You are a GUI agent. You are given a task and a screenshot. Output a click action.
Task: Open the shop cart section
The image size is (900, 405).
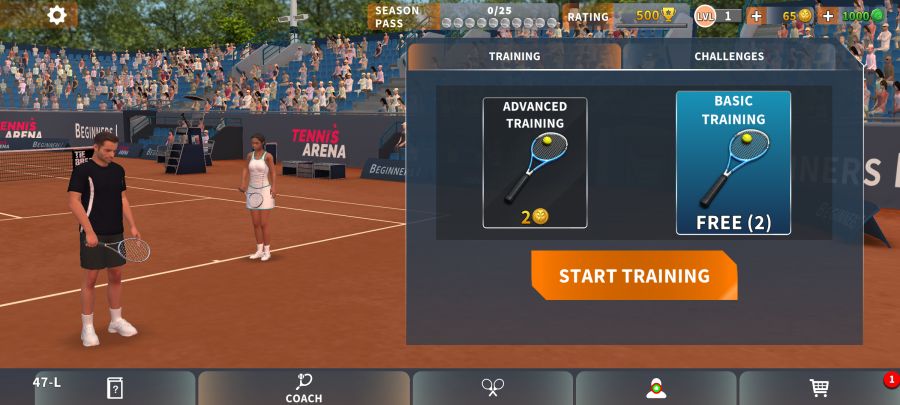tap(819, 388)
